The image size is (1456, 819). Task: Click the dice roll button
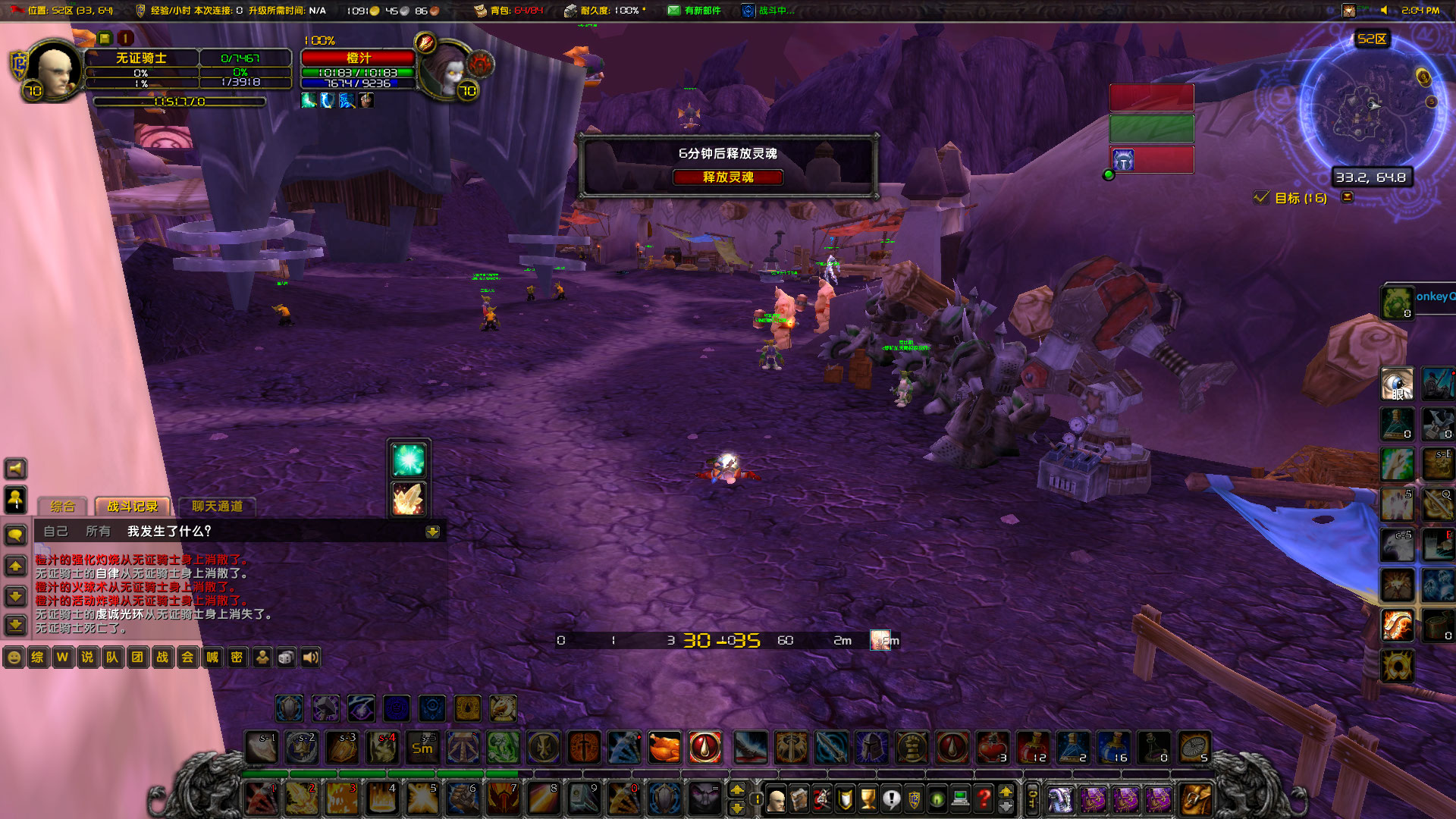pyautogui.click(x=286, y=657)
